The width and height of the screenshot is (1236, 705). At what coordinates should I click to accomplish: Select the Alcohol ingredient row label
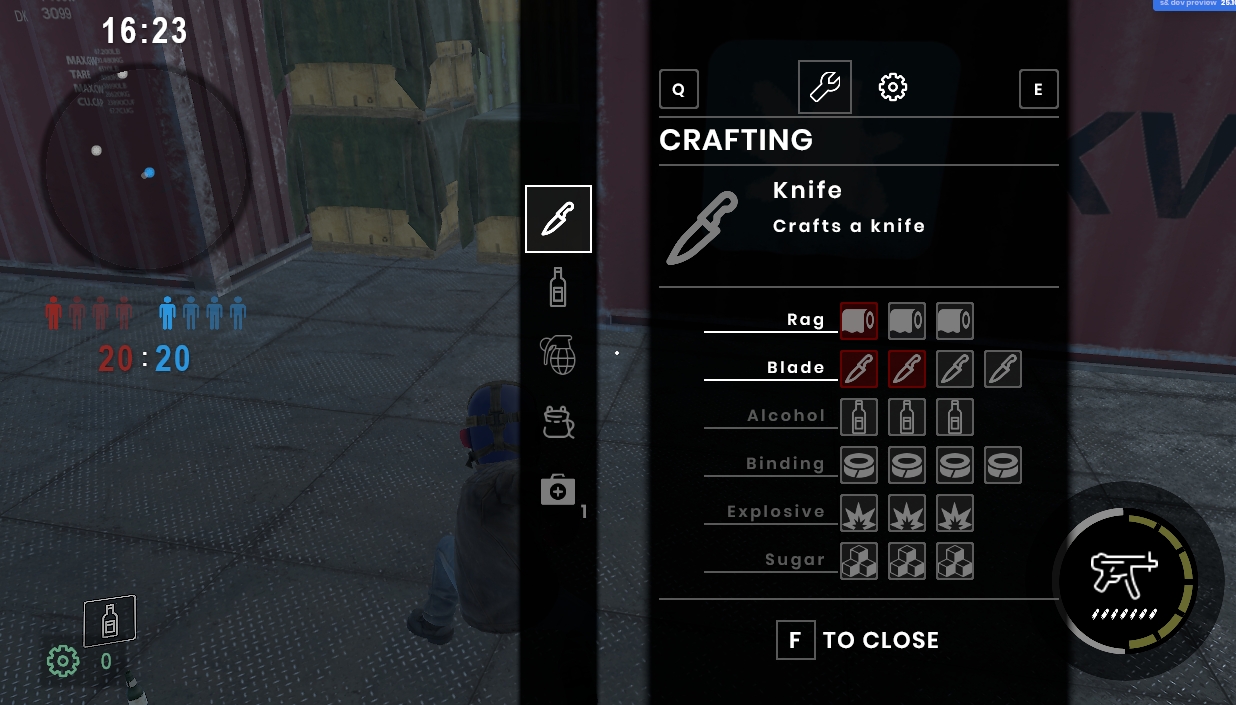(x=786, y=416)
